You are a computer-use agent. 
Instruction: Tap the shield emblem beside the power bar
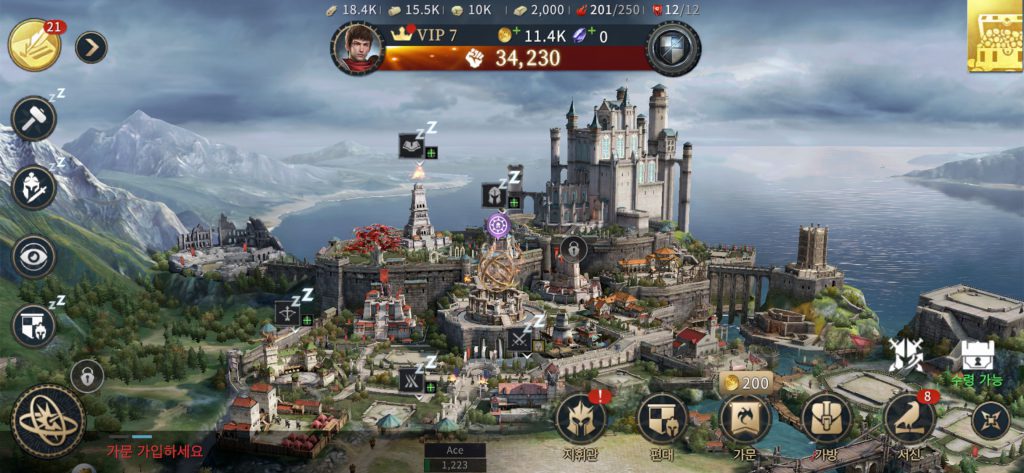tap(672, 48)
